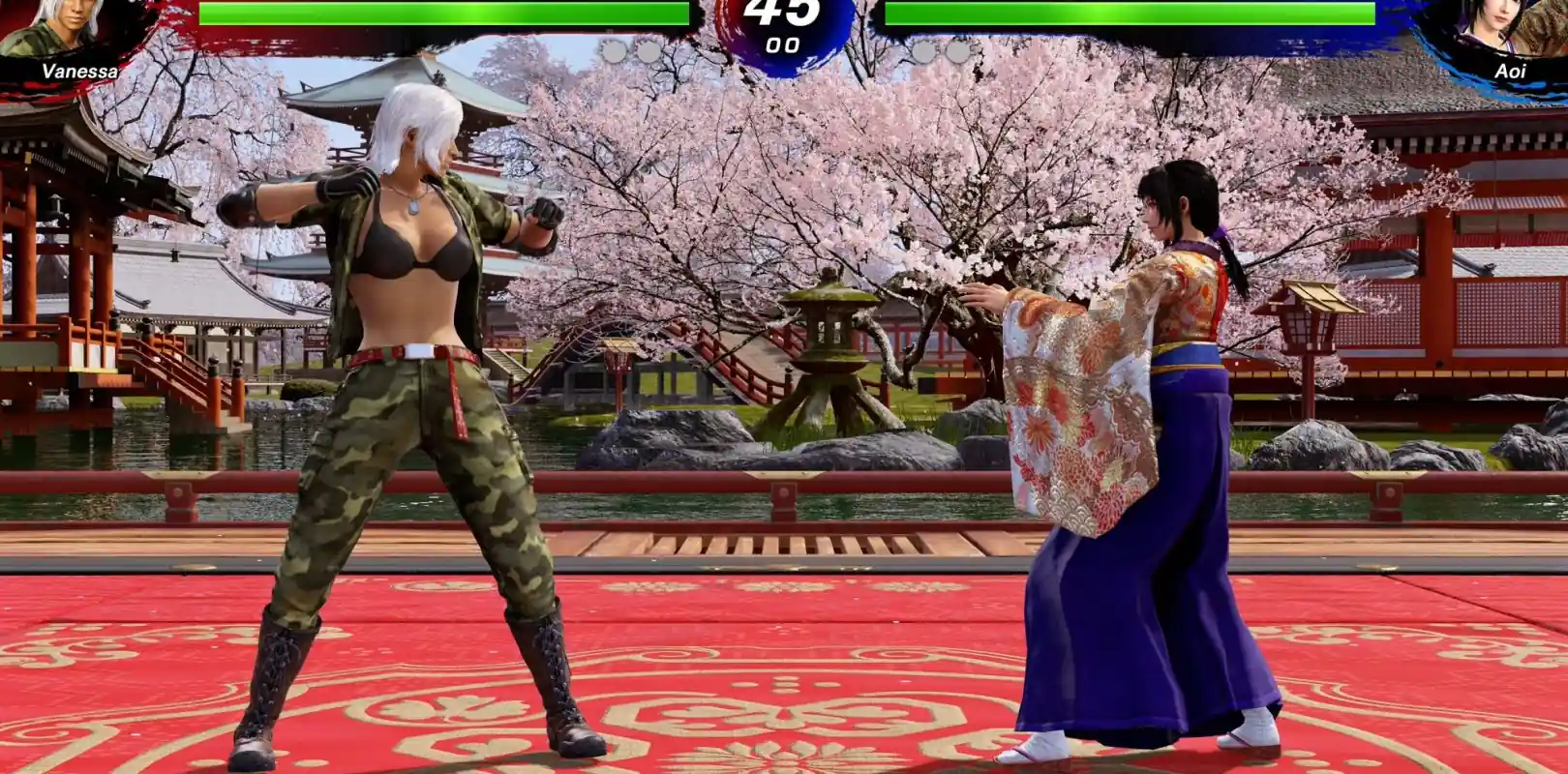This screenshot has height=774, width=1568.
Task: Click the right edge of Aoi's health bar
Action: (x=1365, y=15)
